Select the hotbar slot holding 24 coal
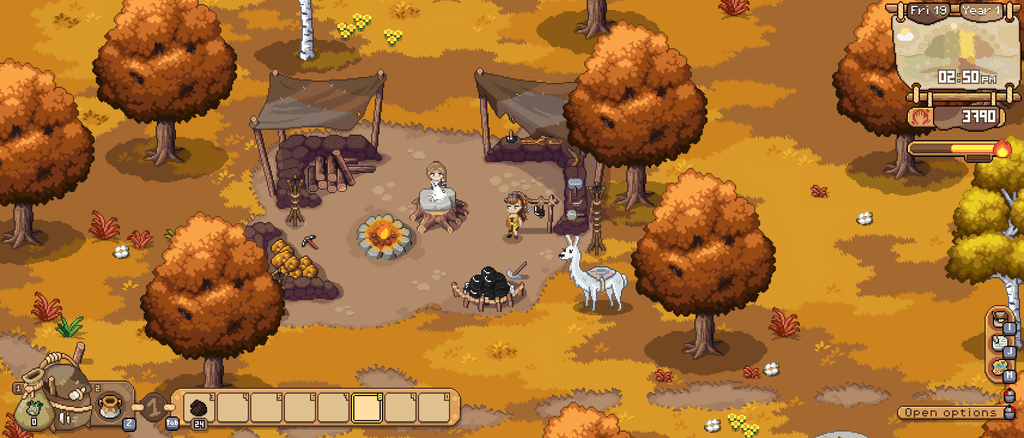 pyautogui.click(x=199, y=408)
